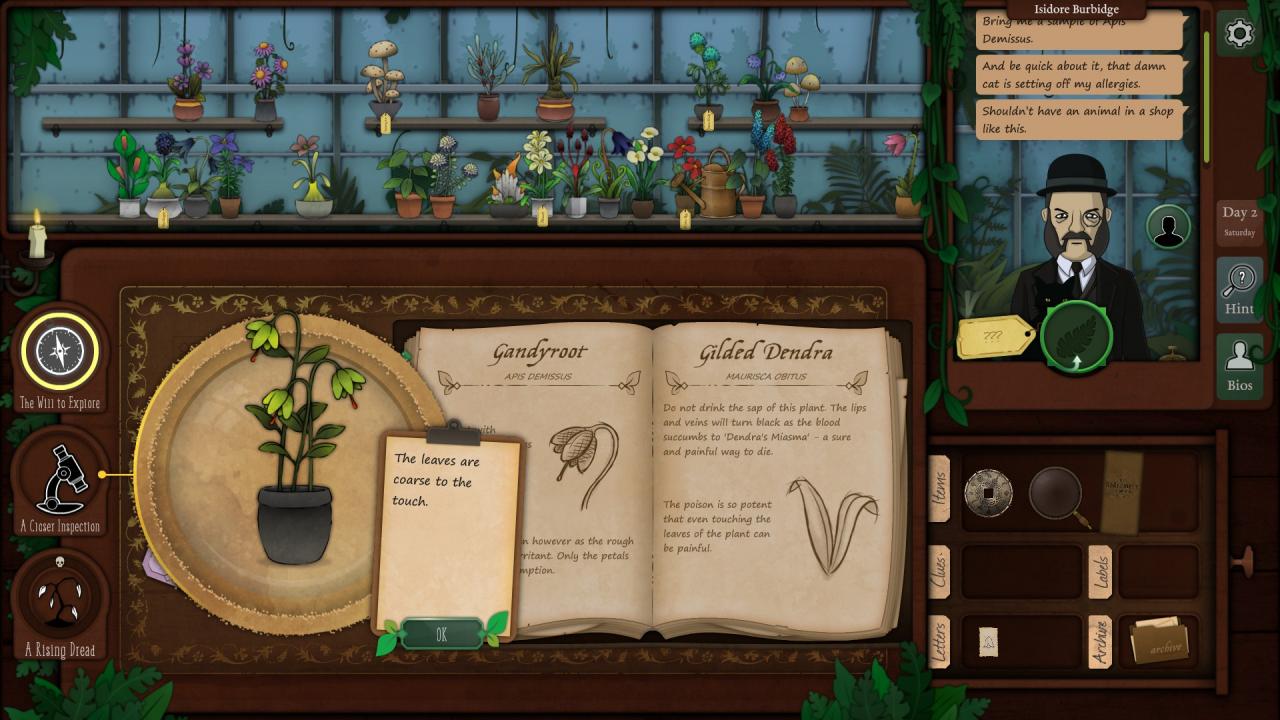Open the Archive tab

coord(1099,641)
